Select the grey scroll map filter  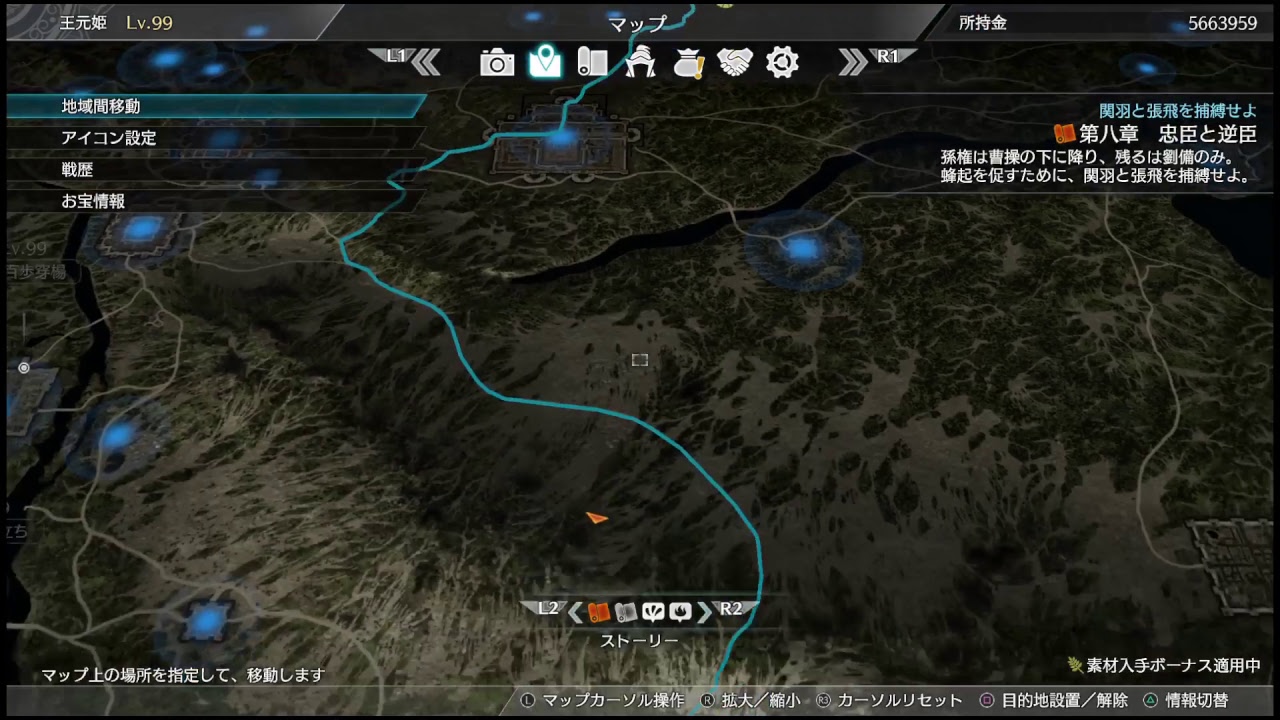(625, 612)
